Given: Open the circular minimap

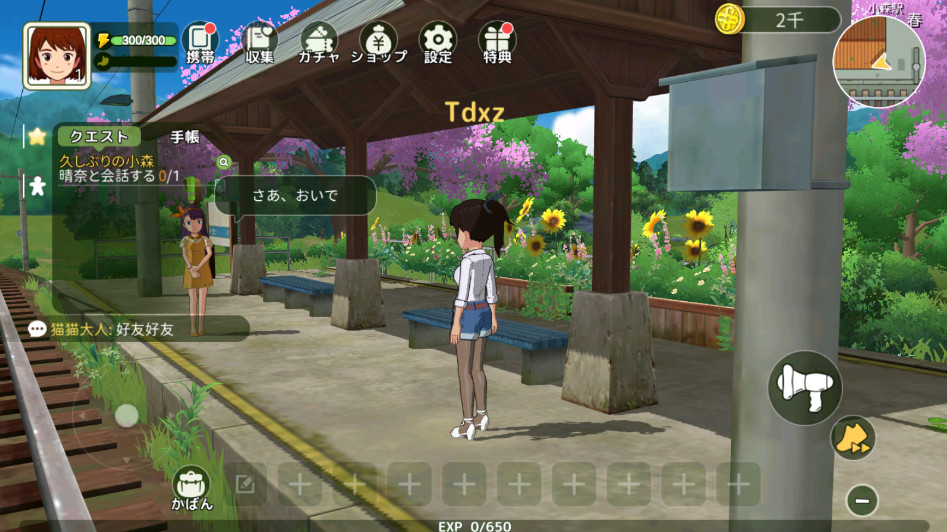Looking at the screenshot, I should click(879, 61).
